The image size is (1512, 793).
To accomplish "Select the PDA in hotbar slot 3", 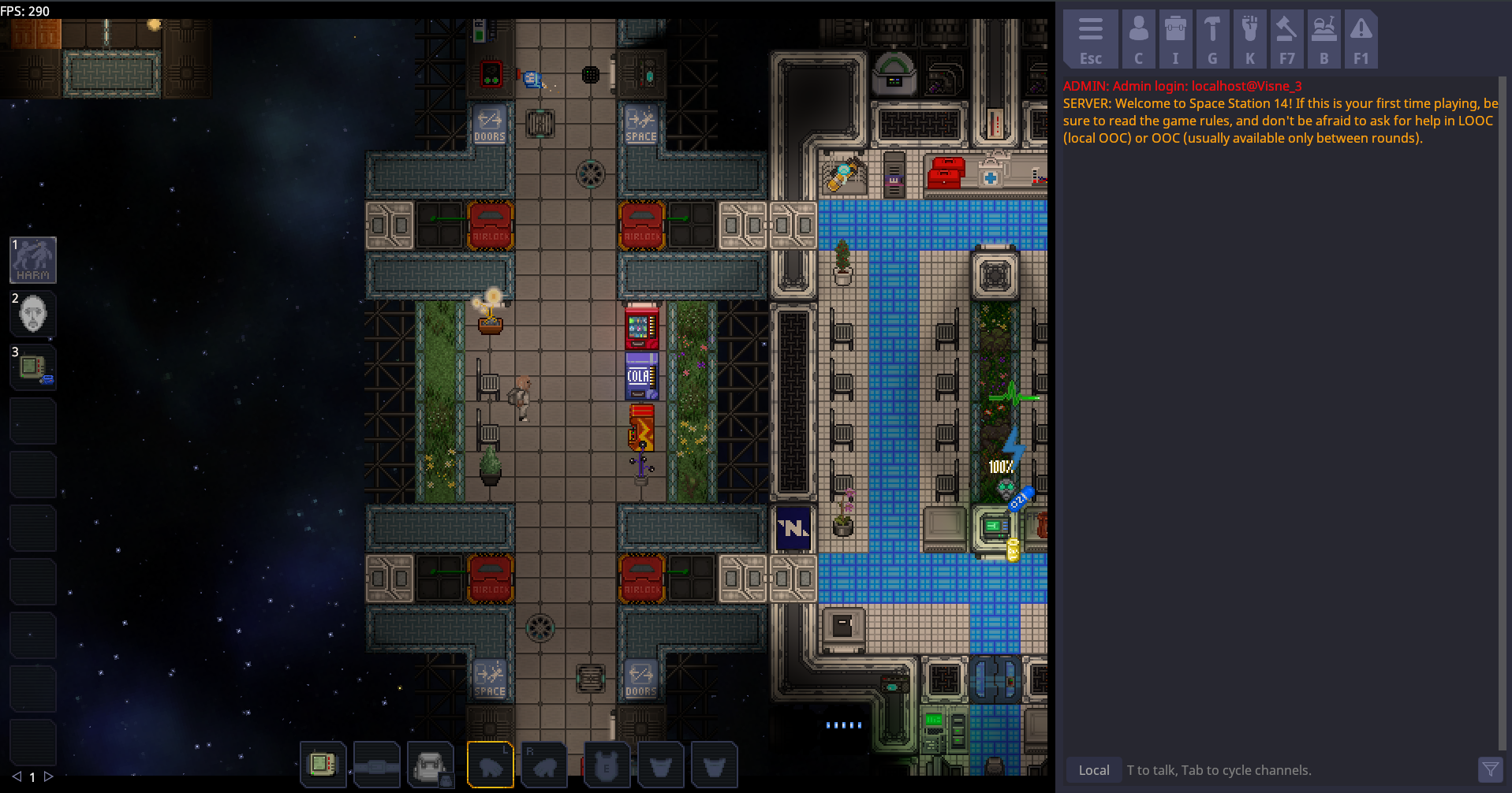I will tap(32, 367).
